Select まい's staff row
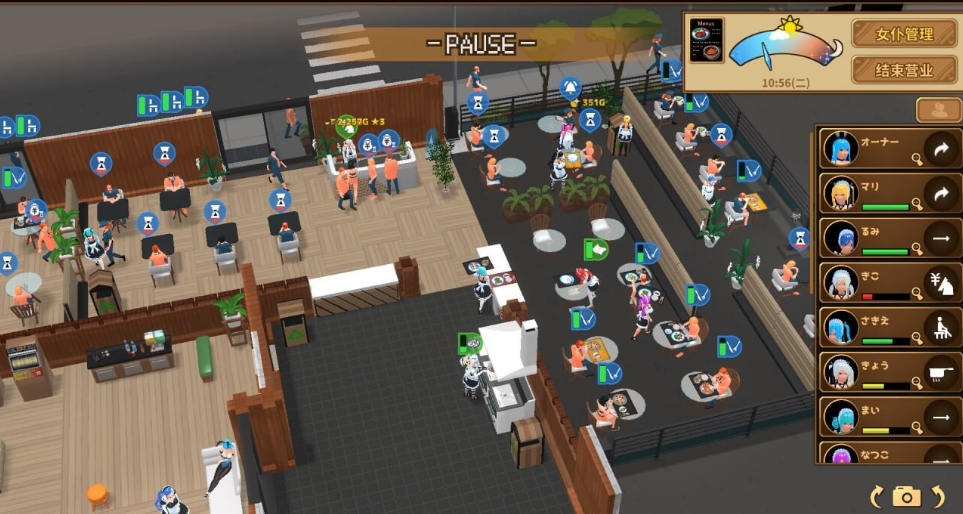Screen dimensions: 963x514 coord(870,417)
